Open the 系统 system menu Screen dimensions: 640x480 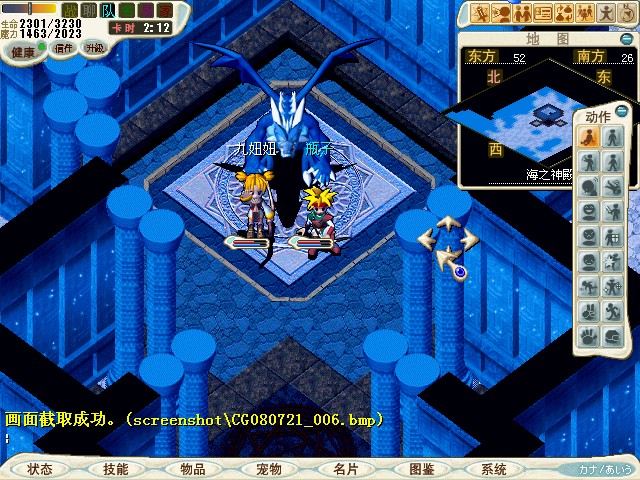point(494,468)
